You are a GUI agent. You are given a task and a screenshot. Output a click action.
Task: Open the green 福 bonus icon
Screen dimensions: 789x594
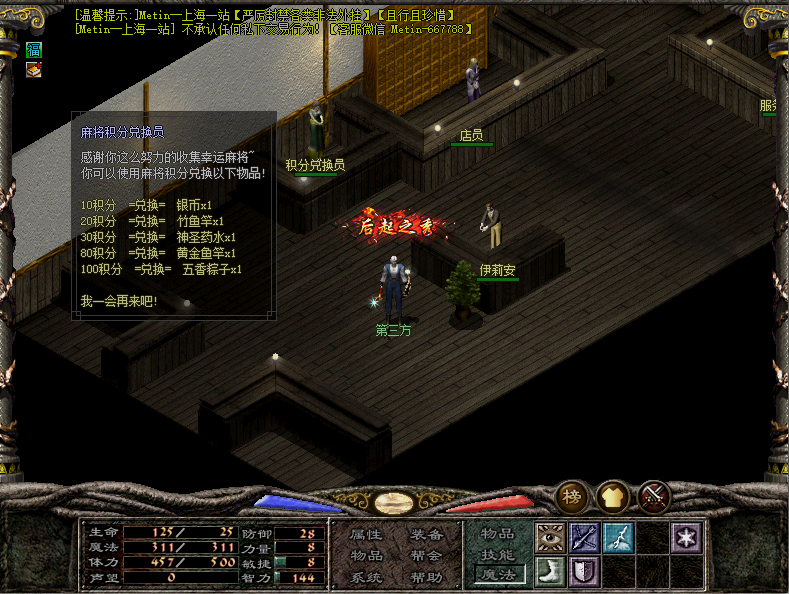(34, 49)
